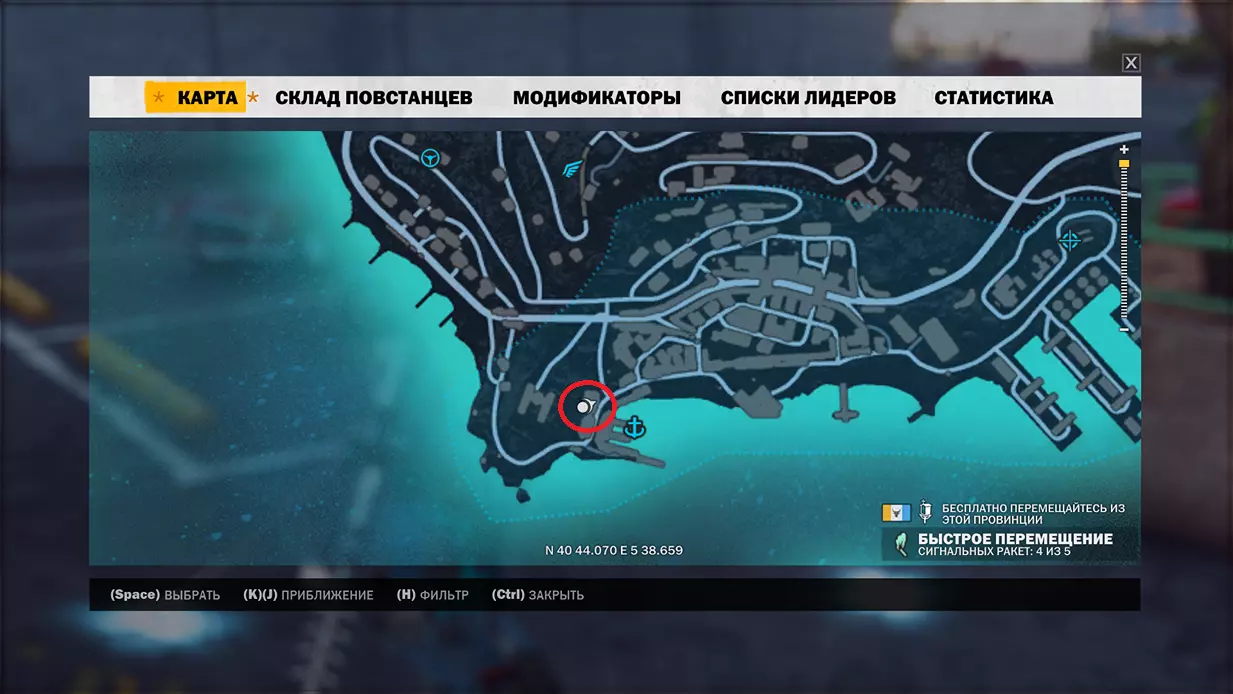This screenshot has width=1233, height=694.
Task: Show the СПИСКИ ЛИДЕРОВ tab
Action: (x=808, y=98)
